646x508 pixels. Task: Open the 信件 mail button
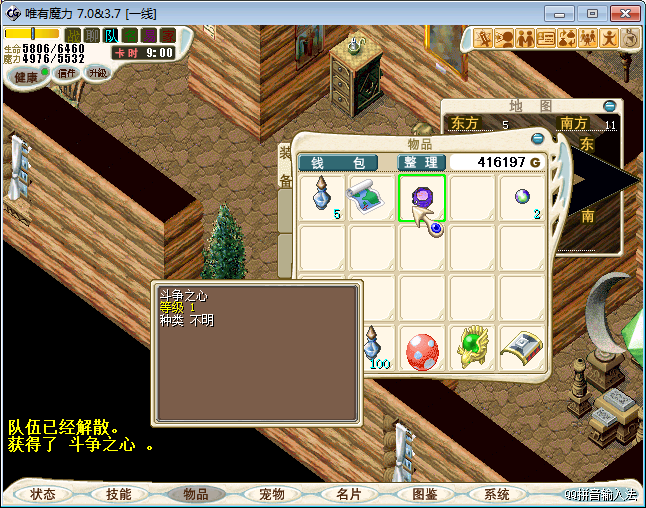(67, 73)
